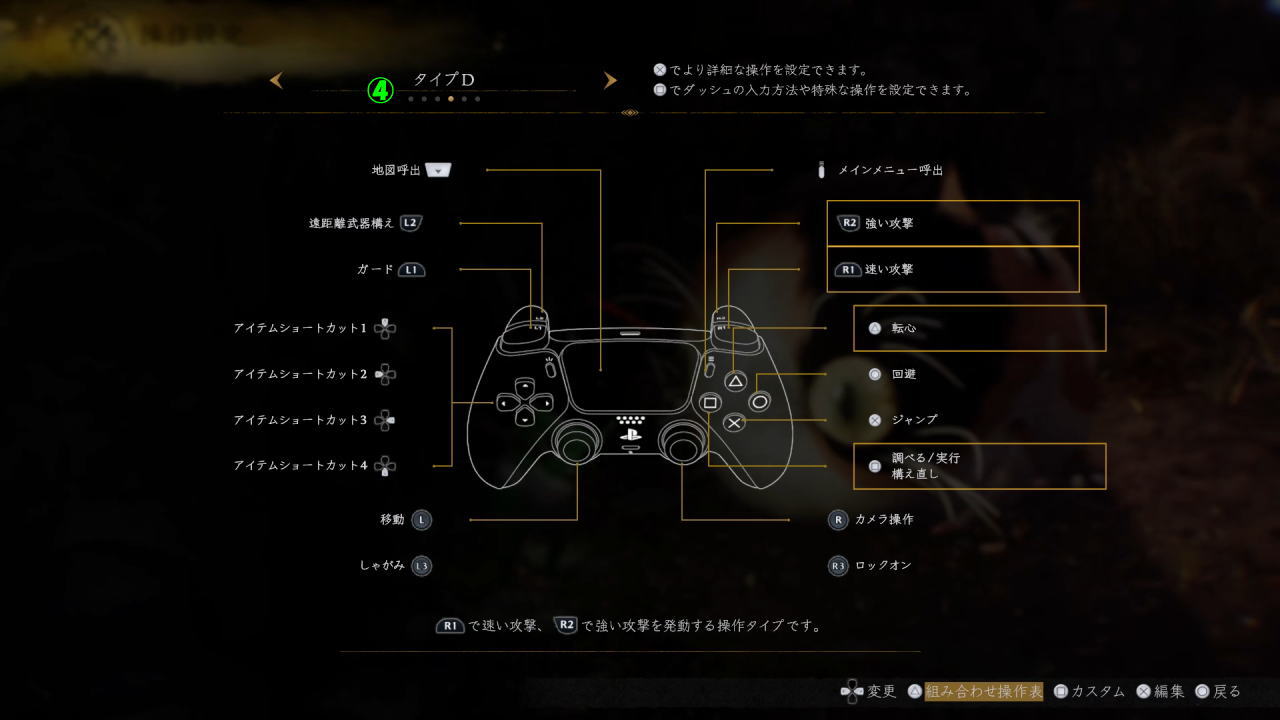This screenshot has width=1280, height=720.
Task: Click right arrow to next control type
Action: (611, 80)
